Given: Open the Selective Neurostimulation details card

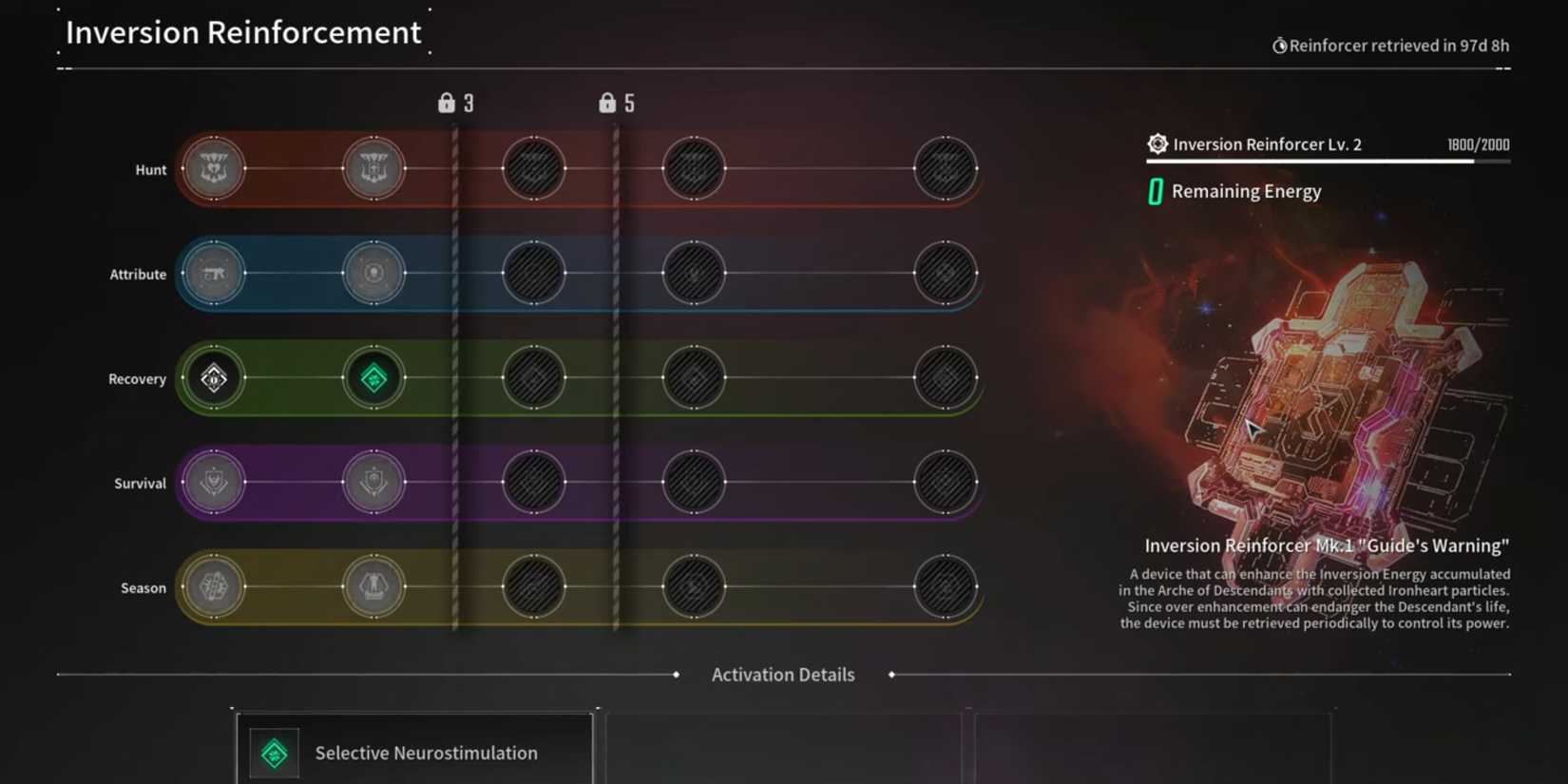Looking at the screenshot, I should [x=415, y=753].
